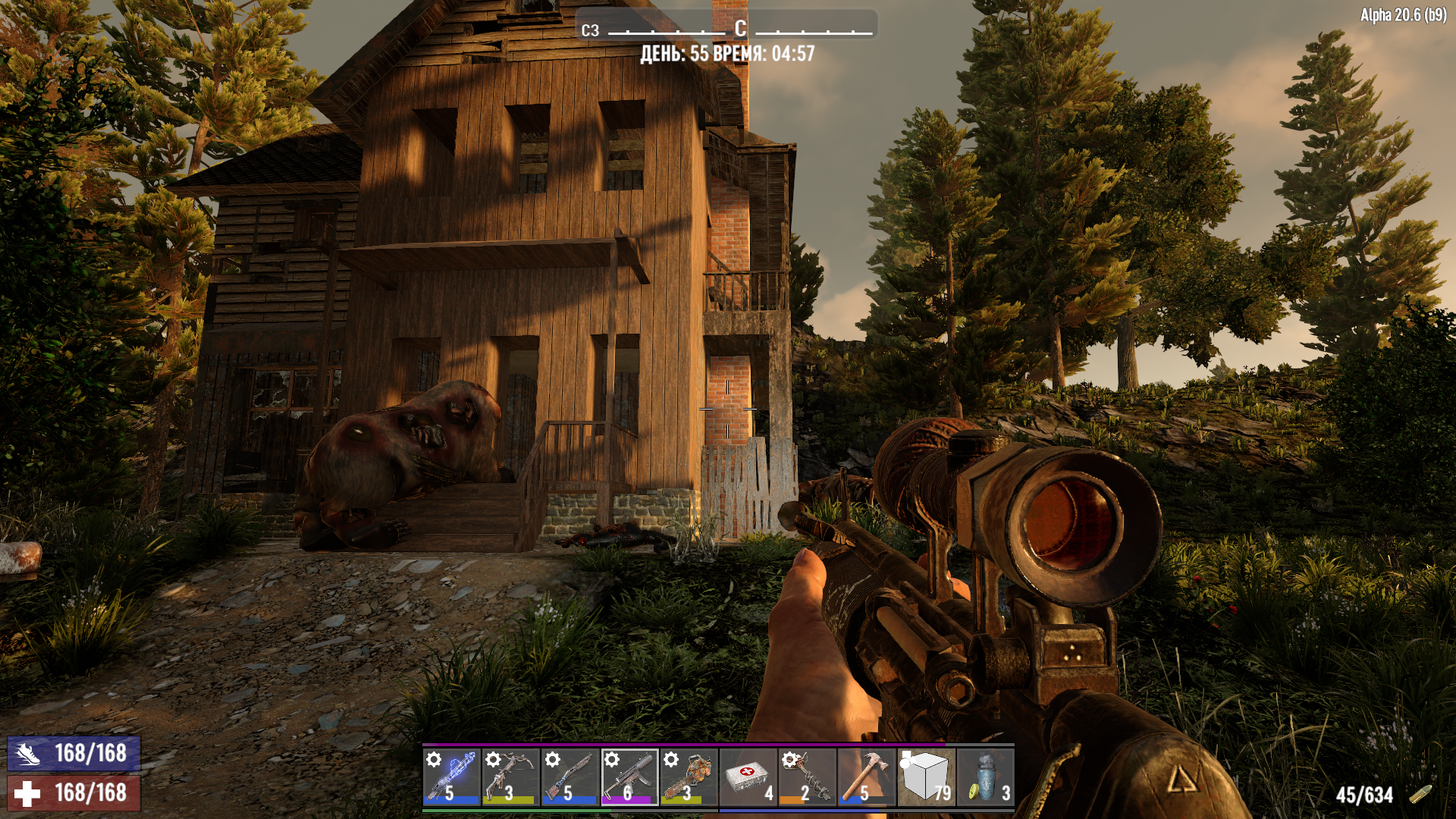Viewport: 1456px width, 819px height.
Task: Select the blue jar drink slot
Action: pos(985,777)
